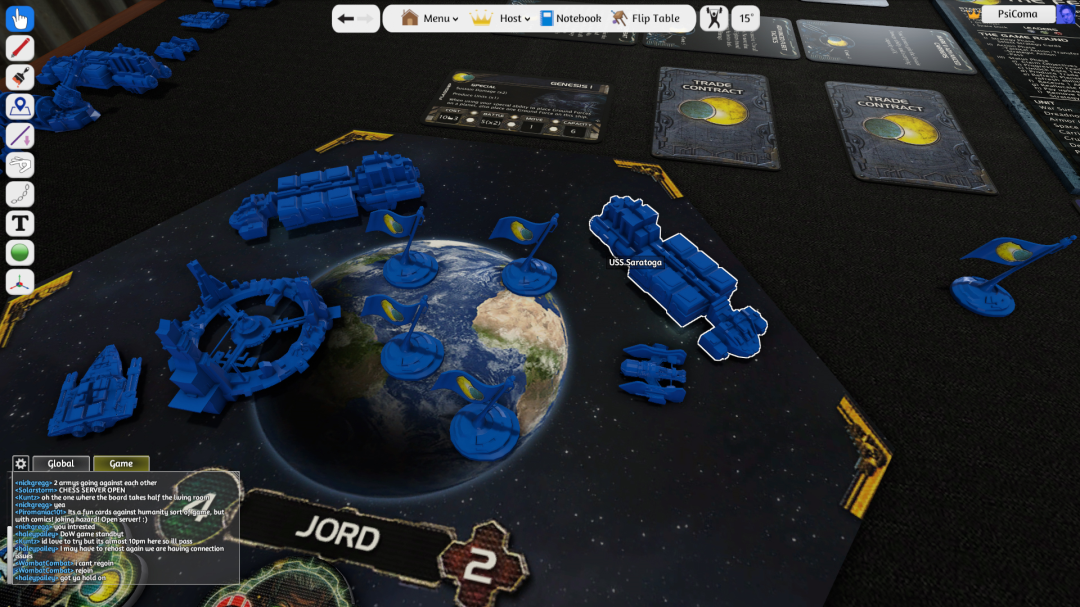The image size is (1080, 607).
Task: Switch to the Global chat tab
Action: point(61,463)
